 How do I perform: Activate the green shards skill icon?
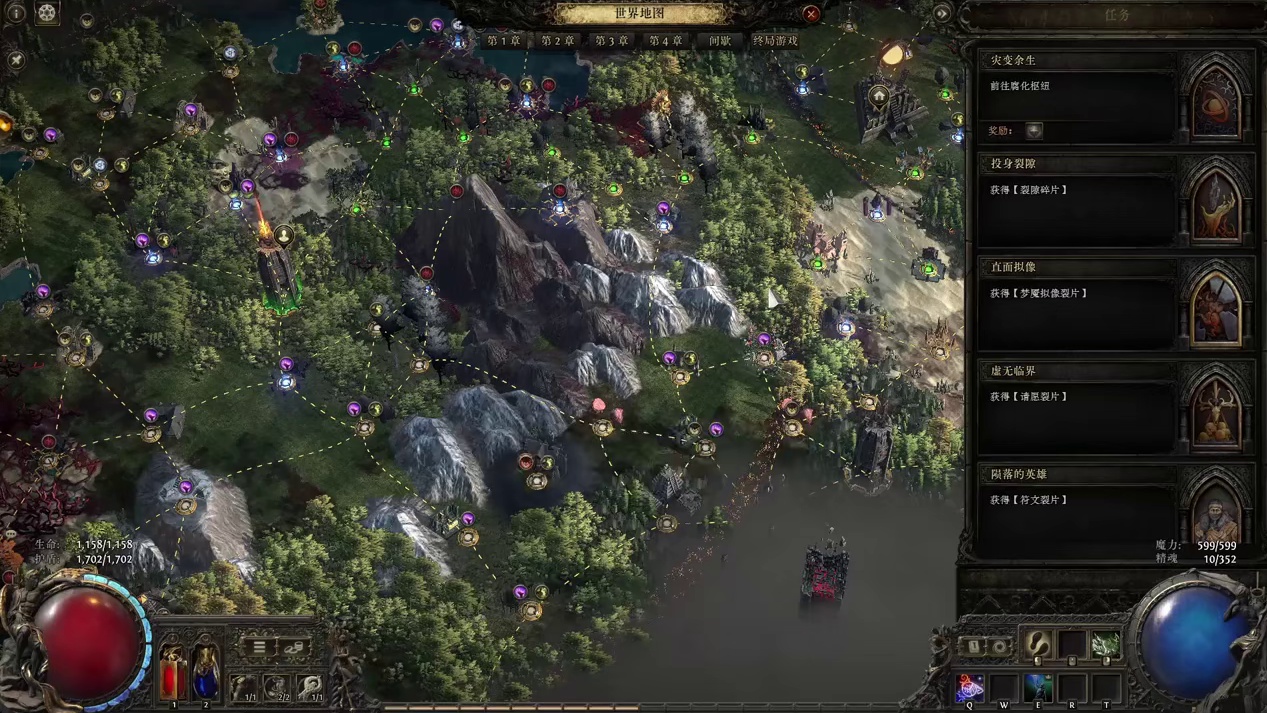tap(1105, 645)
